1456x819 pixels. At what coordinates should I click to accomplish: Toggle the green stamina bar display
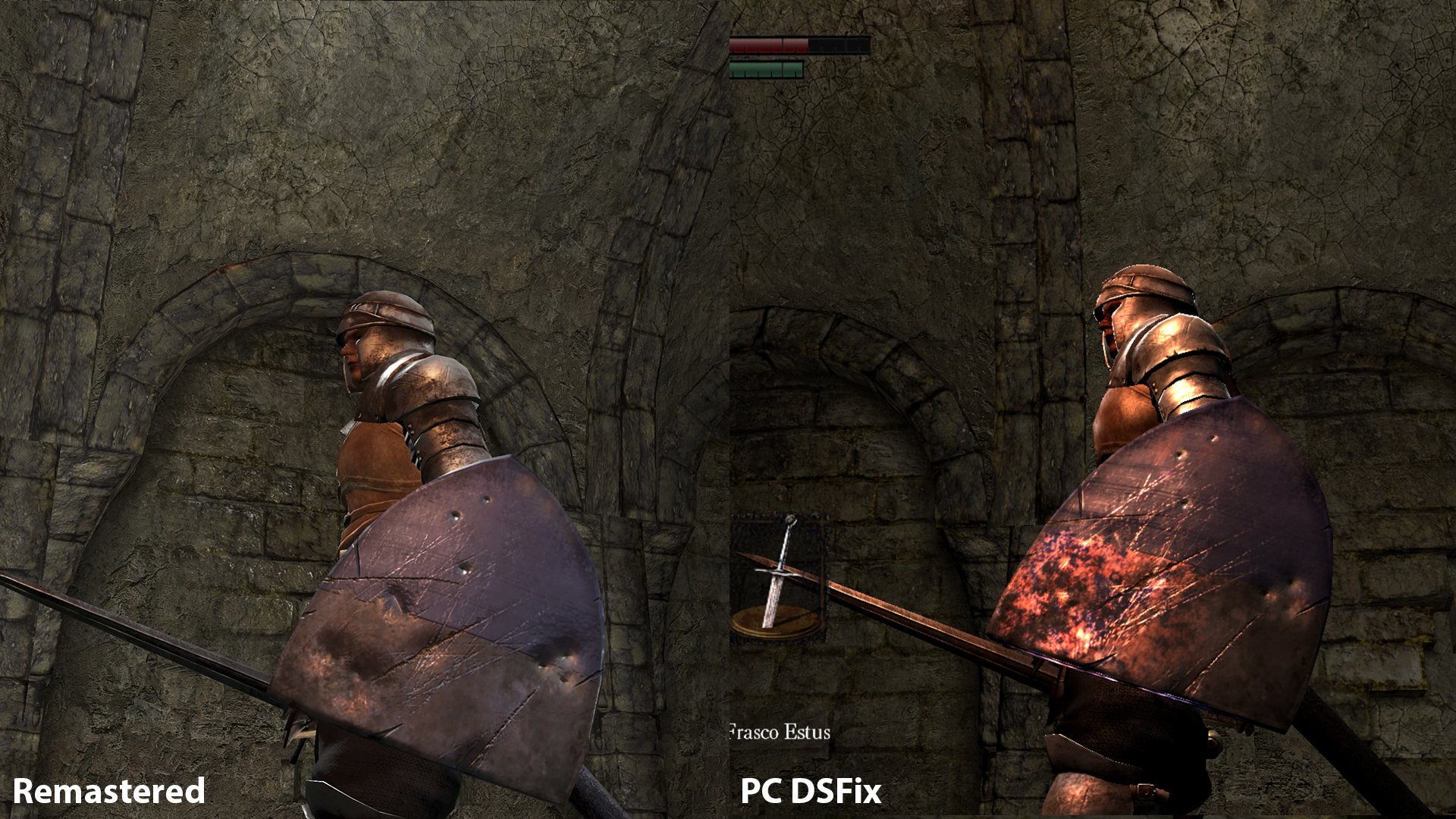(766, 68)
